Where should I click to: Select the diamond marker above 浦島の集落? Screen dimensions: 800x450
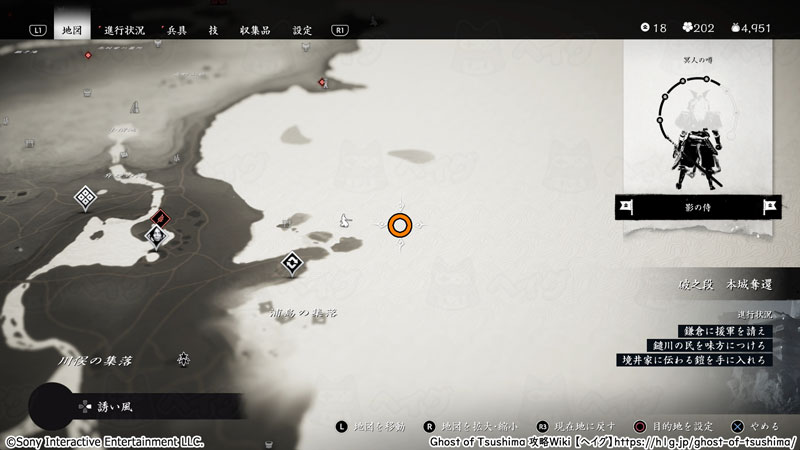tap(292, 264)
